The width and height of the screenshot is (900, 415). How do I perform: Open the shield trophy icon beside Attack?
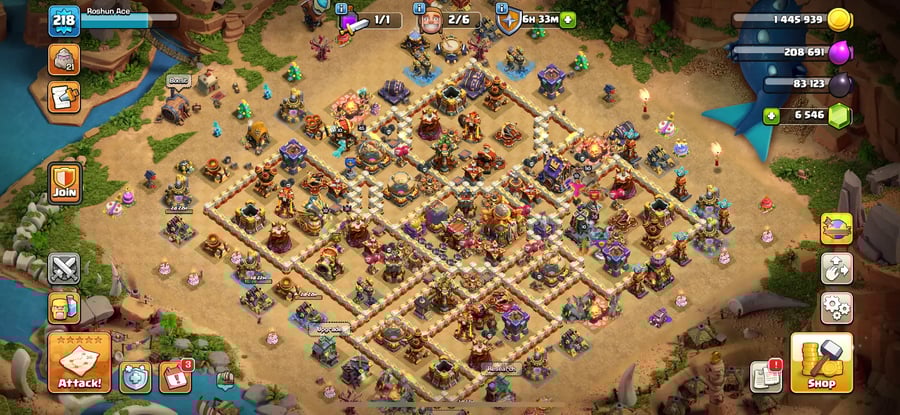pos(135,376)
